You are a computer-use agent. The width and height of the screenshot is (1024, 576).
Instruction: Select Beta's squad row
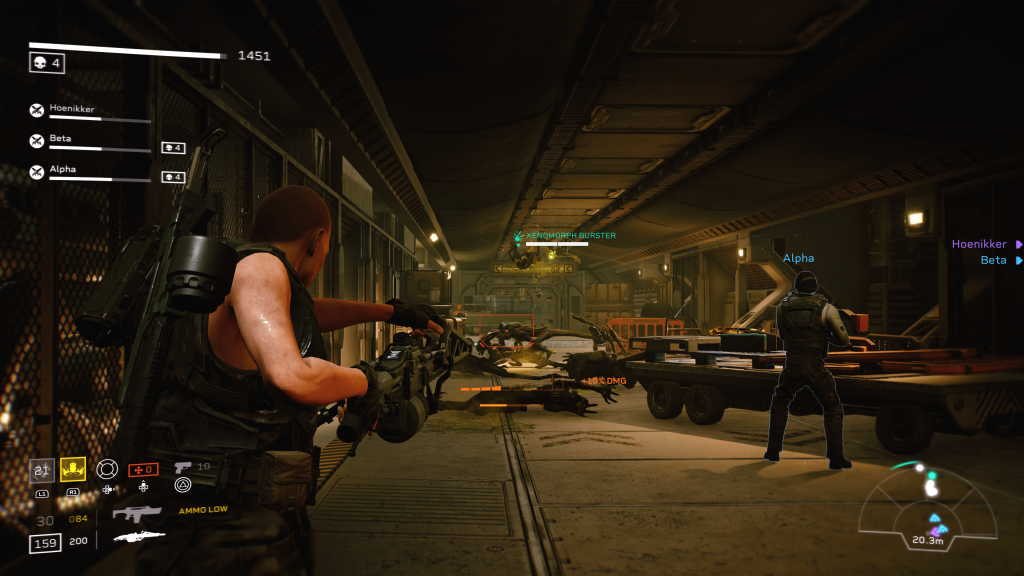coord(61,140)
